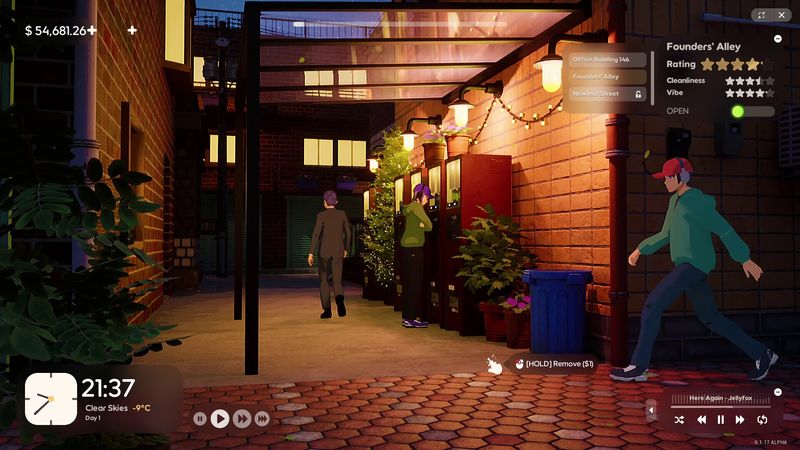The height and width of the screenshot is (450, 800).
Task: Pause the music track Here Again
Action: pos(720,420)
